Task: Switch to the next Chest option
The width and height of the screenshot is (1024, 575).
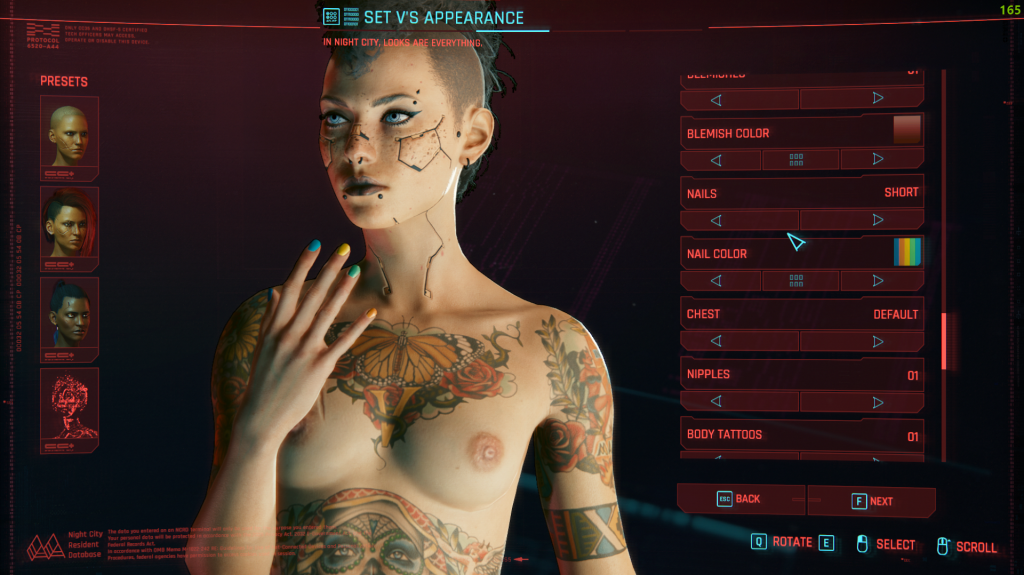Action: coord(877,341)
